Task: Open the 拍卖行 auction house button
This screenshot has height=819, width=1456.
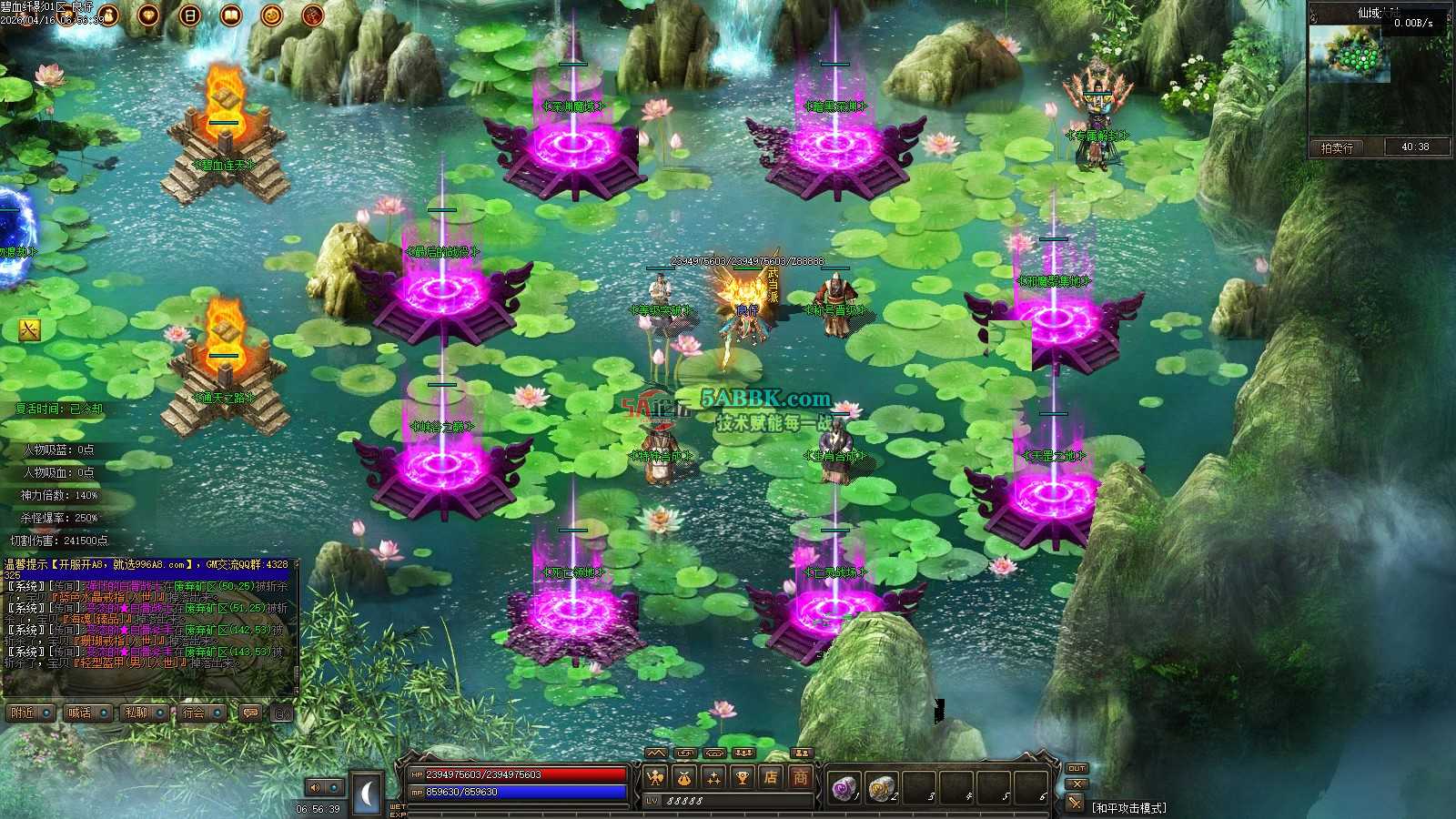Action: [1338, 147]
